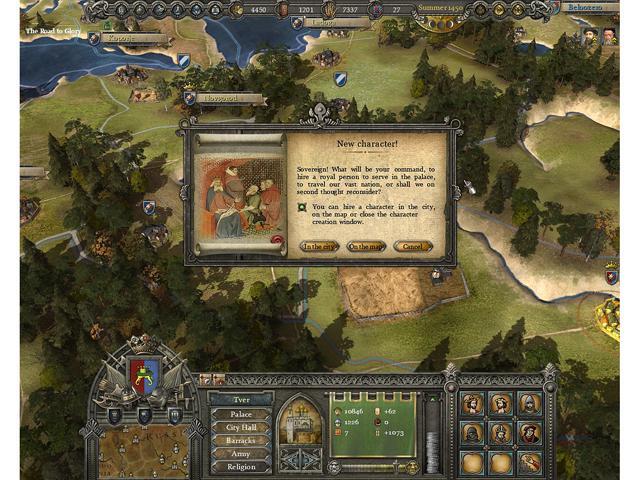Click the Tver city cathedral portrait

click(298, 420)
